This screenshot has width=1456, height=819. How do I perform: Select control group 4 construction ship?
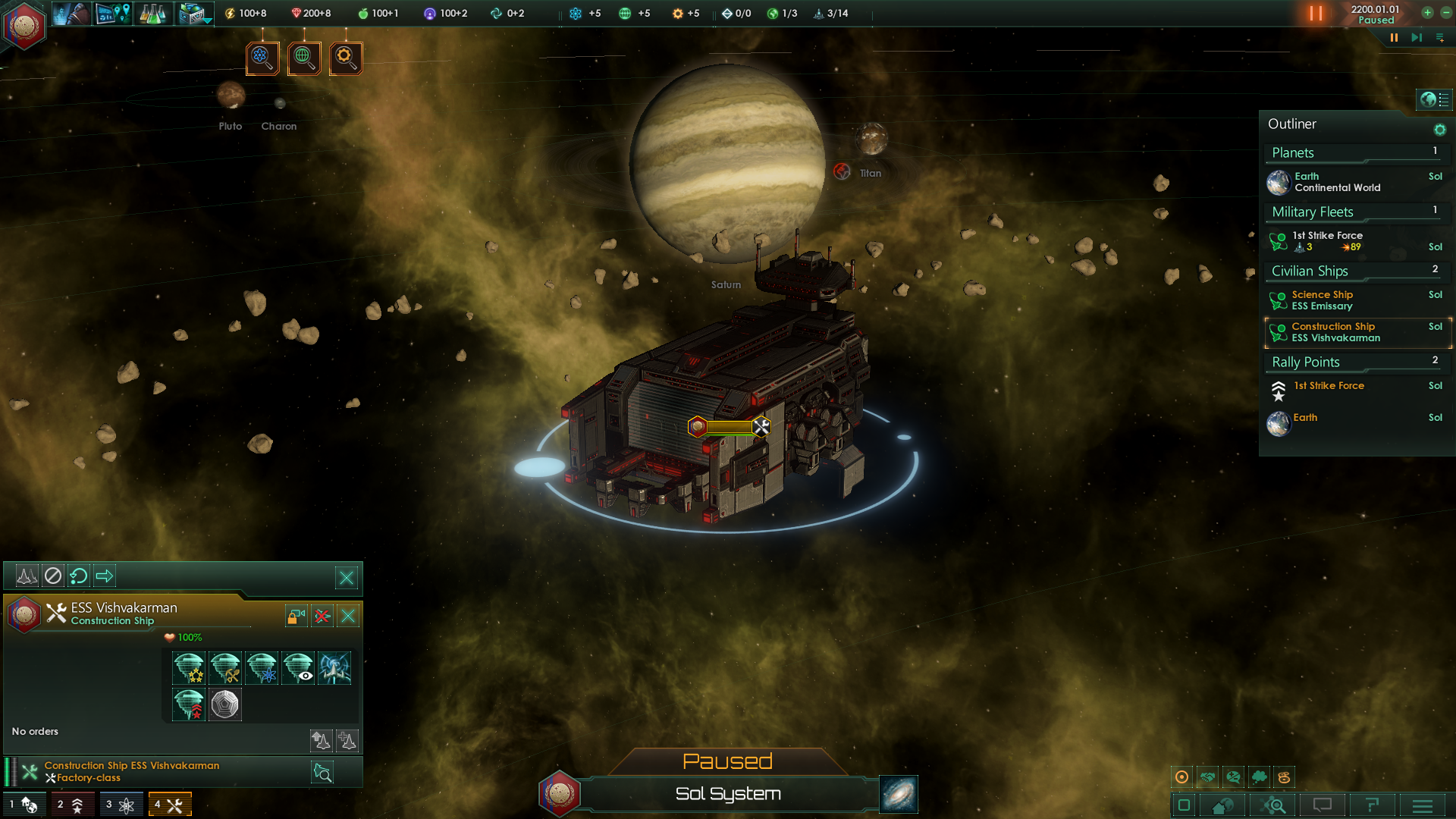170,805
